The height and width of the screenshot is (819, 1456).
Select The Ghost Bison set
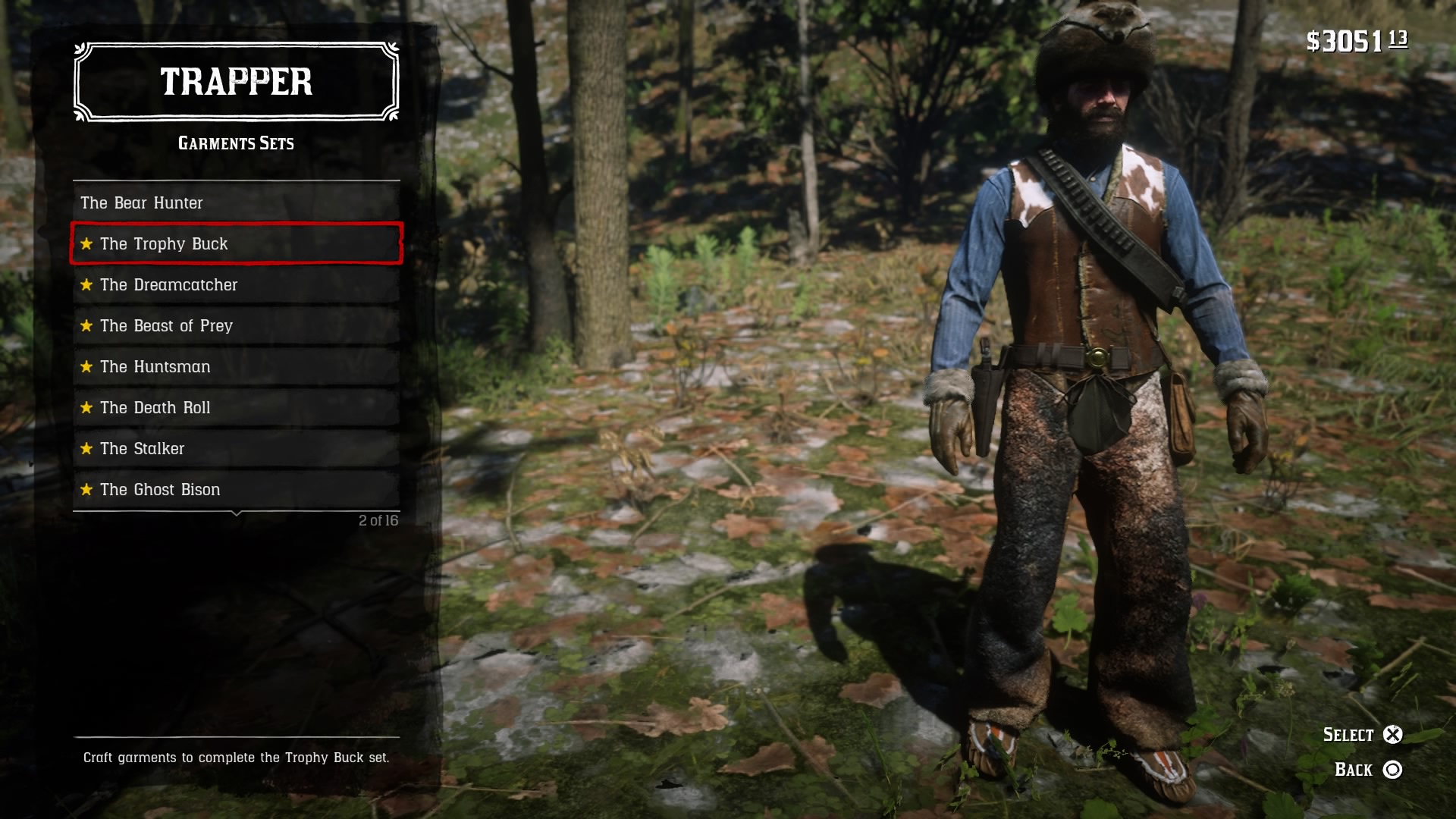click(236, 489)
